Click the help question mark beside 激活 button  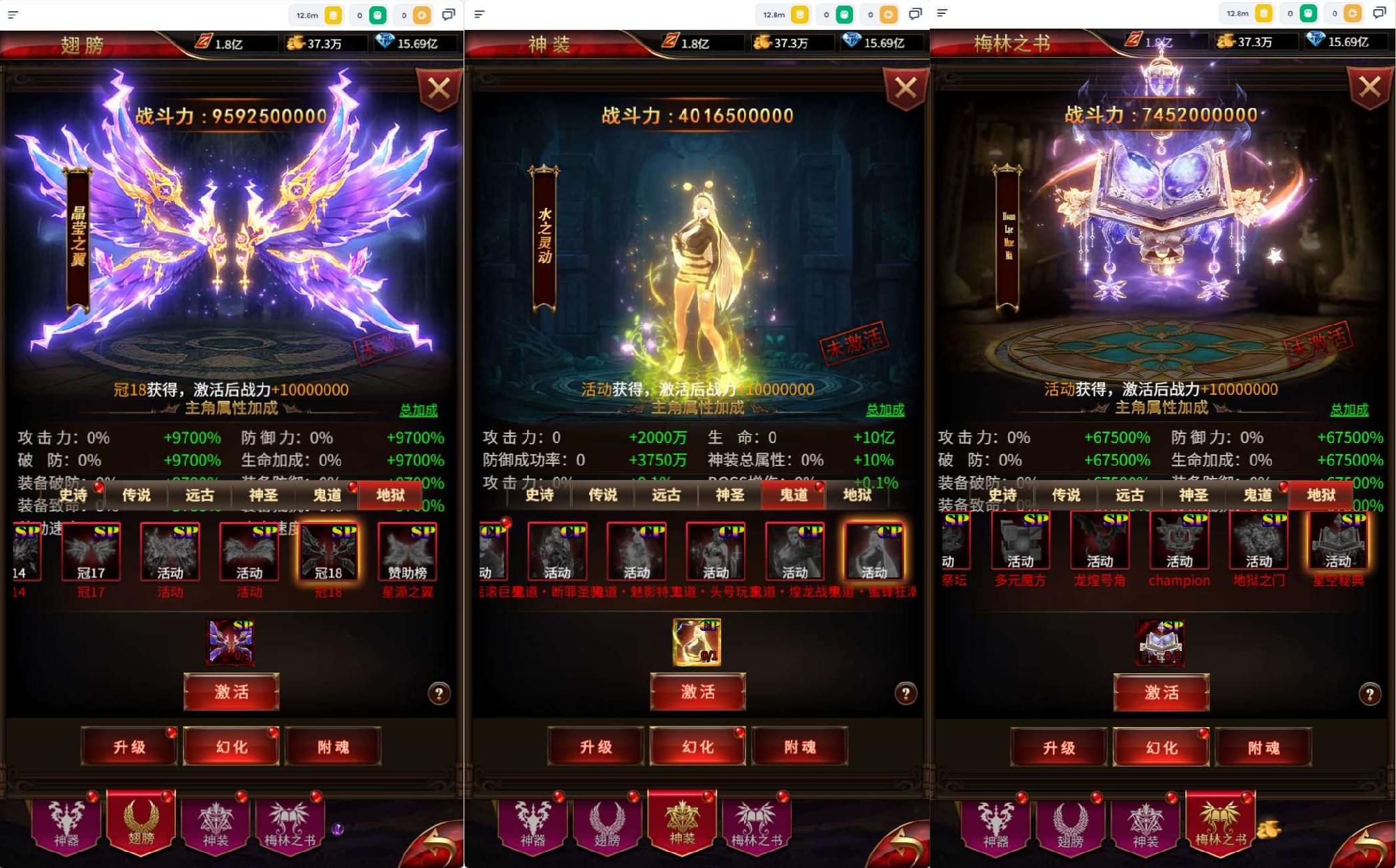(x=438, y=692)
